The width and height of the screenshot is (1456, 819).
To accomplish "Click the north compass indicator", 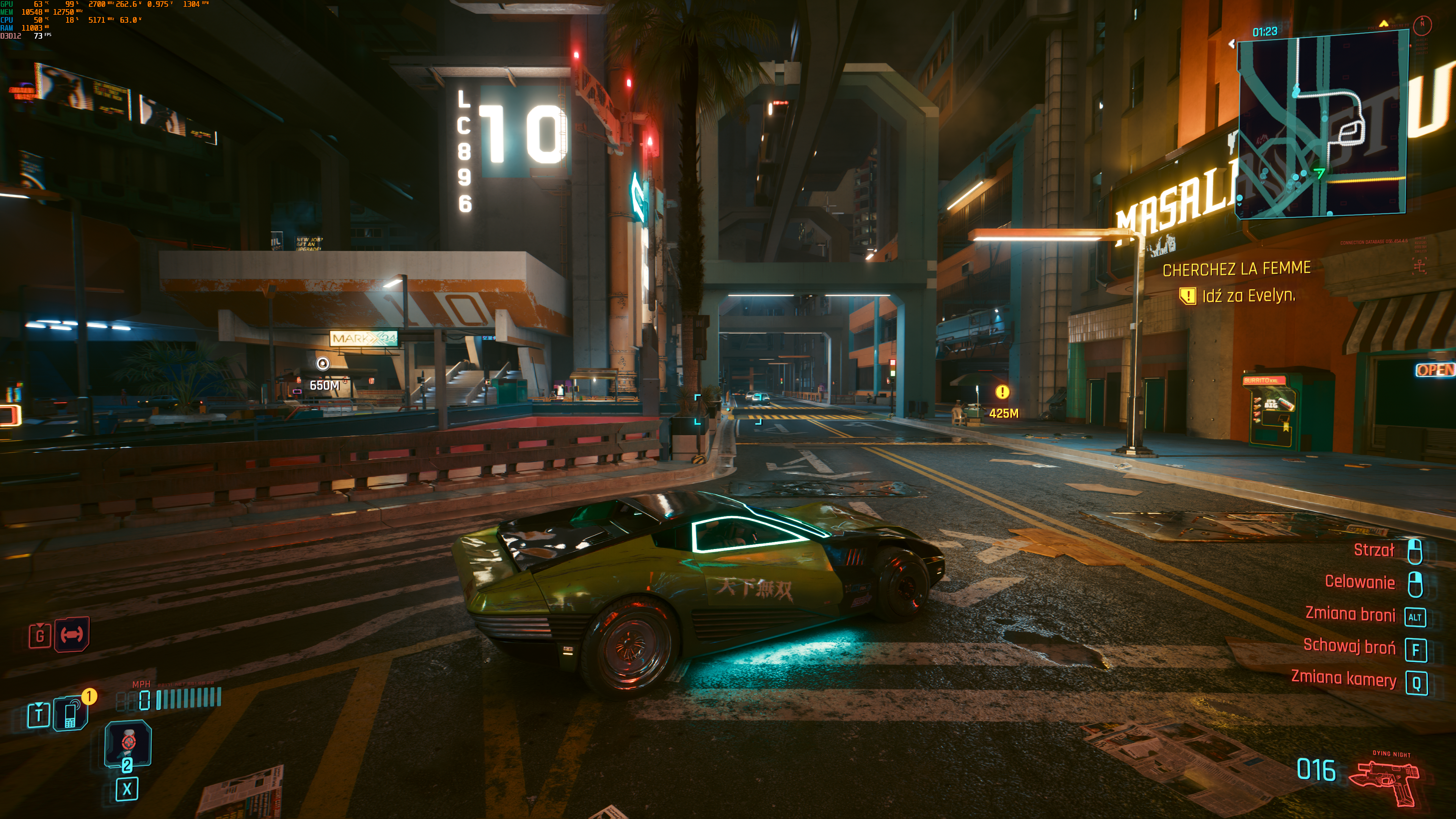I will pos(1422,25).
